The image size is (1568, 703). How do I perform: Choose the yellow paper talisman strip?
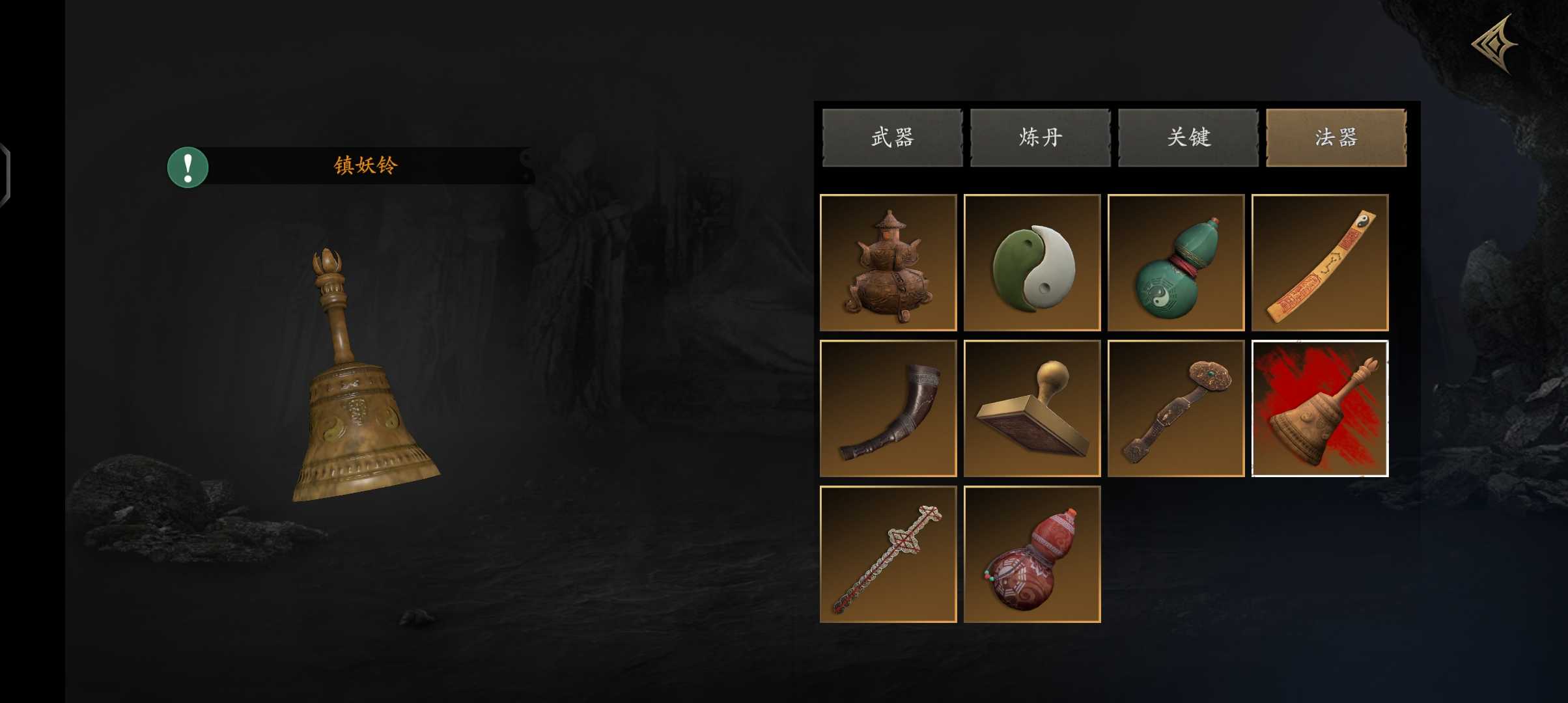1320,262
